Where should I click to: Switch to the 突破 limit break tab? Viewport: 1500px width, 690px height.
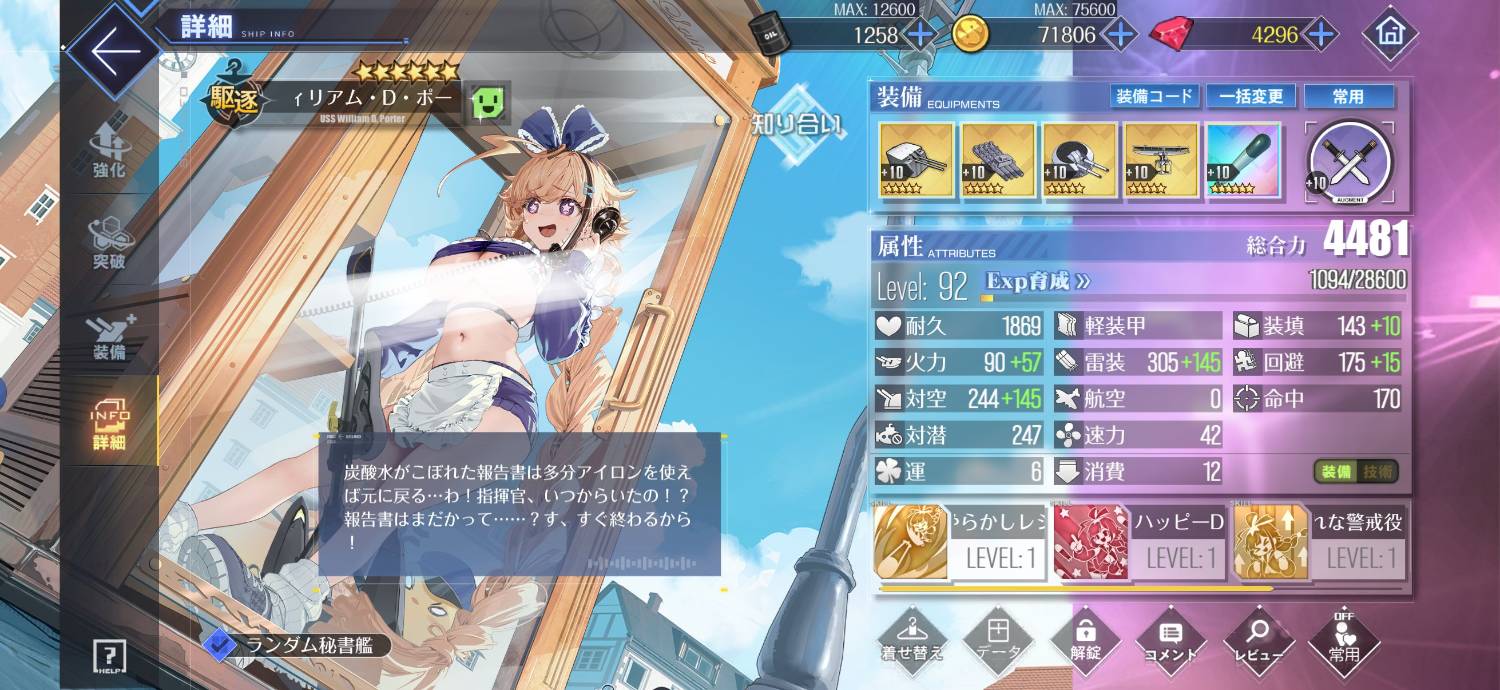[110, 245]
